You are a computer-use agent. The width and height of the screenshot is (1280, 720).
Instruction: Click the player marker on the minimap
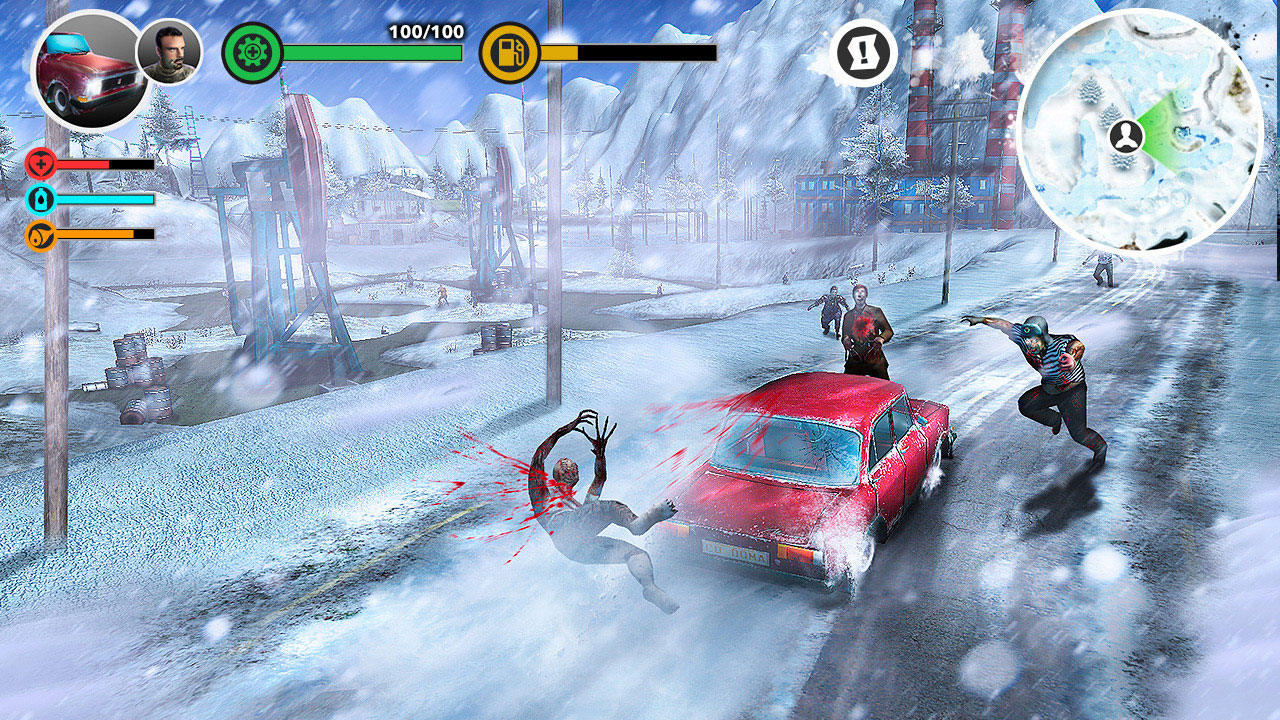tap(1128, 138)
